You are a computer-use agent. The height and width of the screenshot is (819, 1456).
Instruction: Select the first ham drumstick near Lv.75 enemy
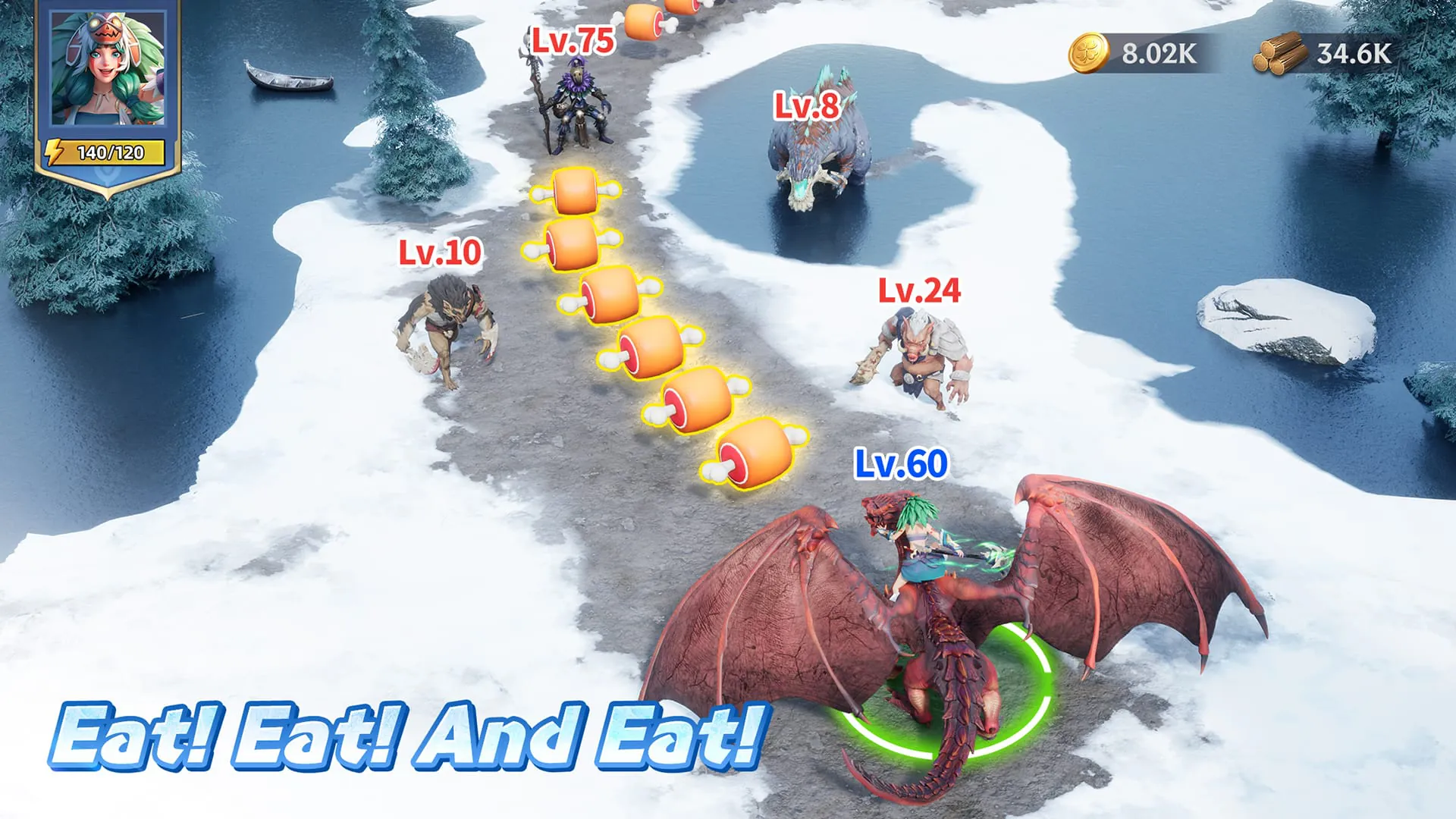point(574,192)
